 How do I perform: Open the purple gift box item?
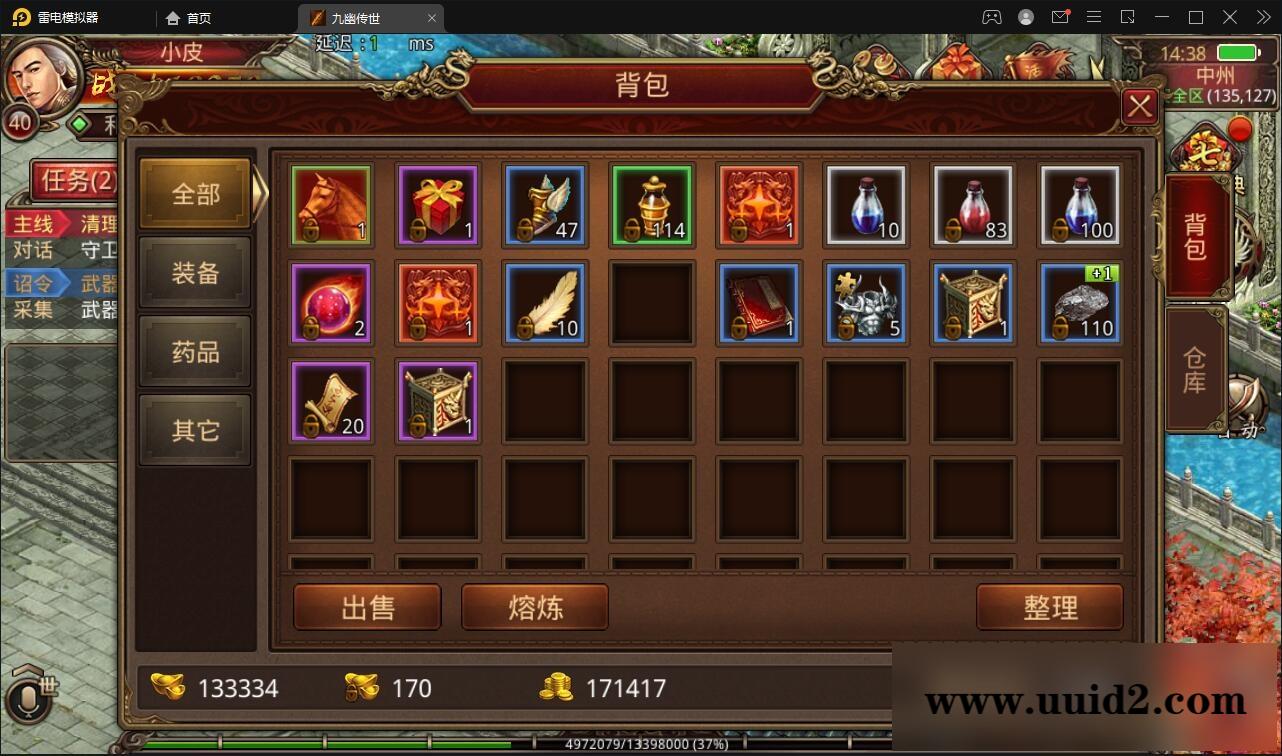point(438,205)
